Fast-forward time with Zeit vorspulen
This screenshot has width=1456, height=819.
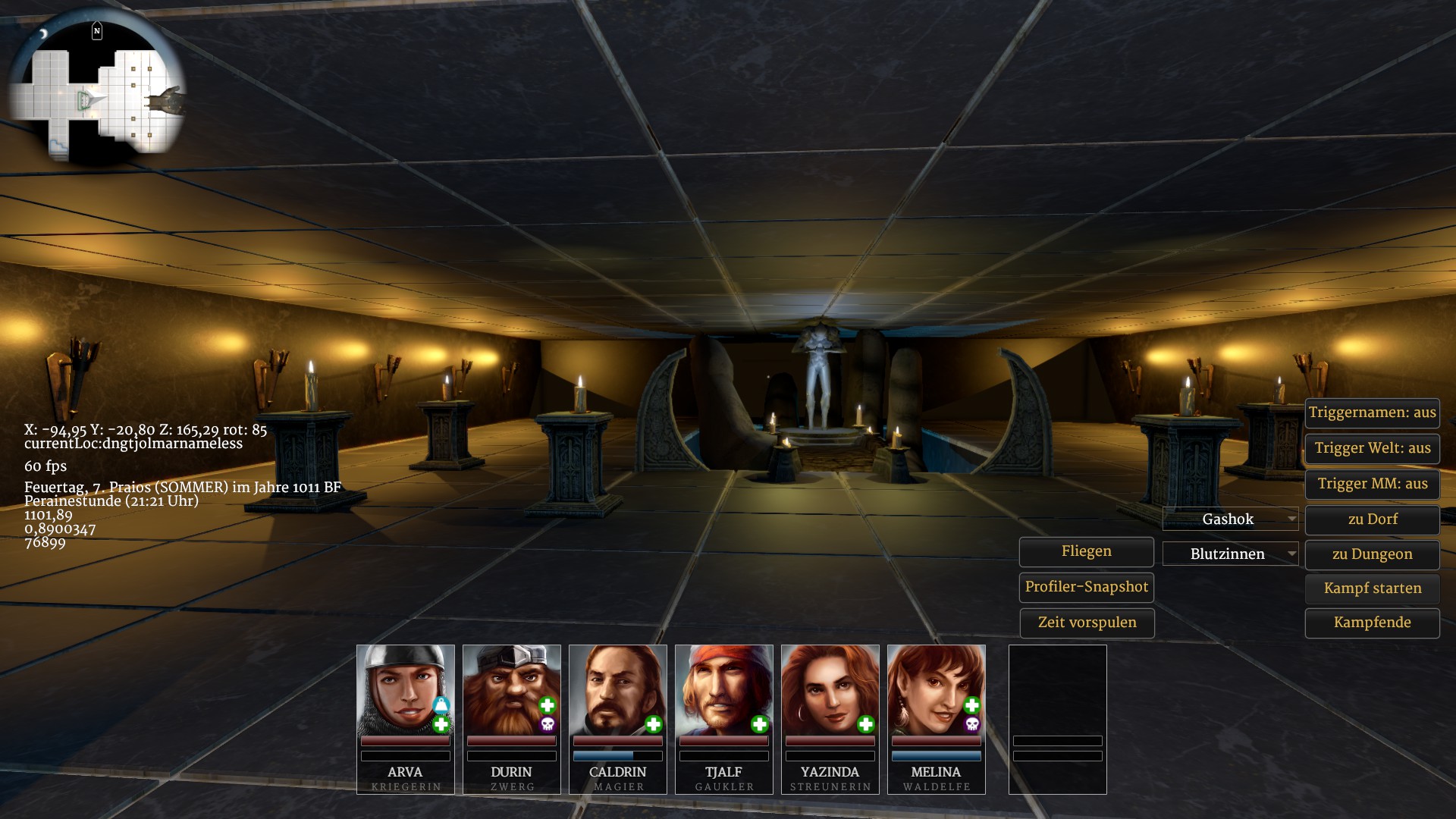coord(1086,623)
